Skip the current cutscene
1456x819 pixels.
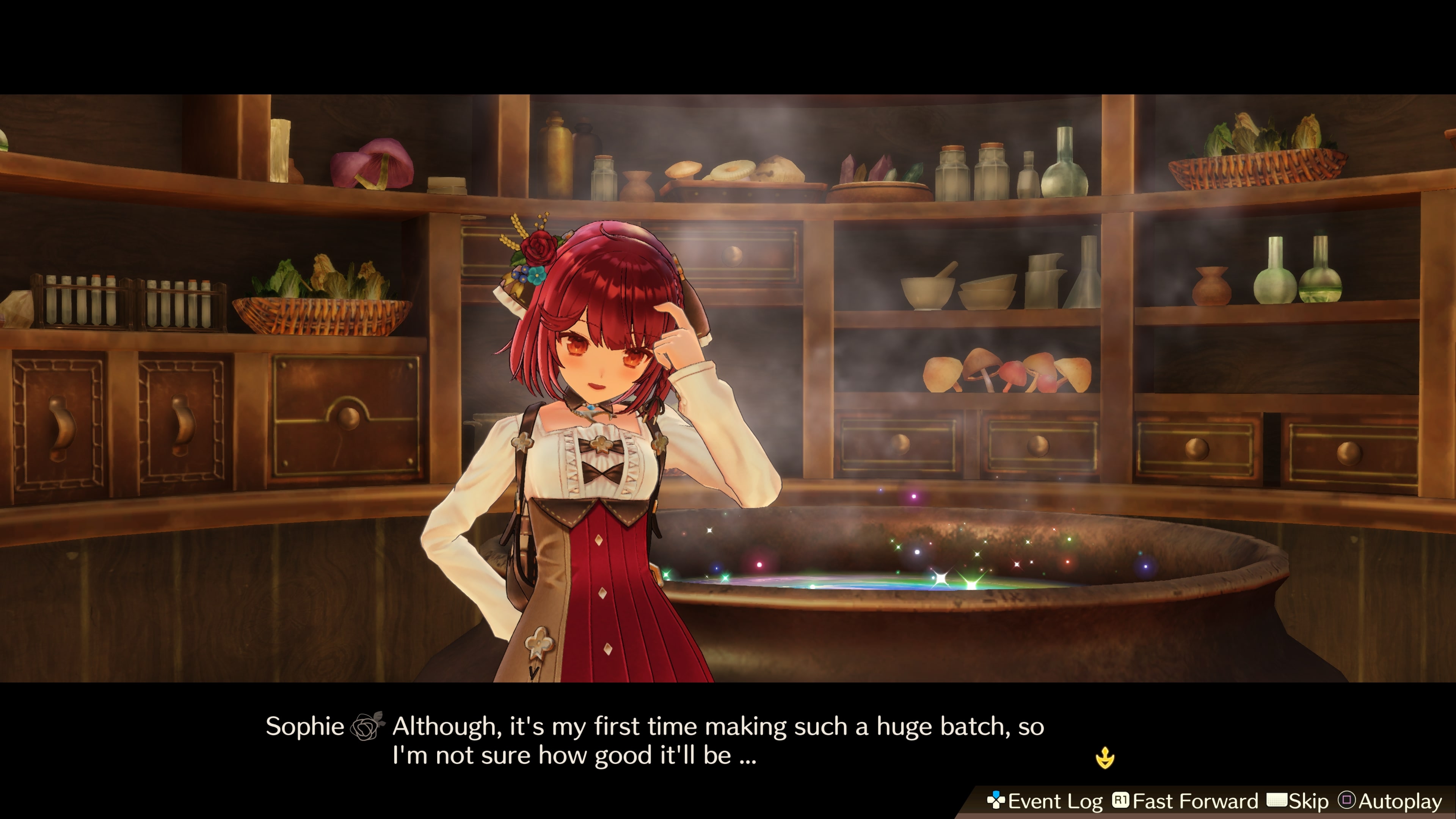[x=1298, y=801]
